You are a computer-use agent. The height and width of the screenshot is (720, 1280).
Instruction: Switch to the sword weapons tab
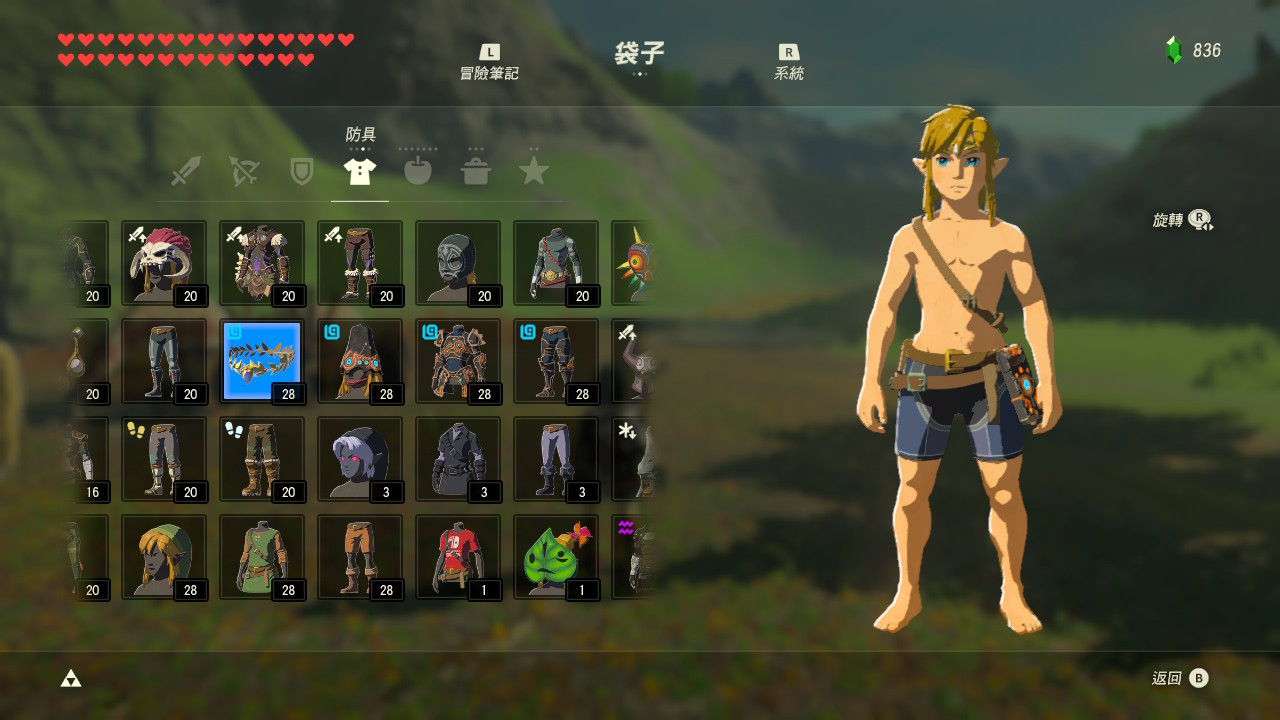pyautogui.click(x=186, y=171)
